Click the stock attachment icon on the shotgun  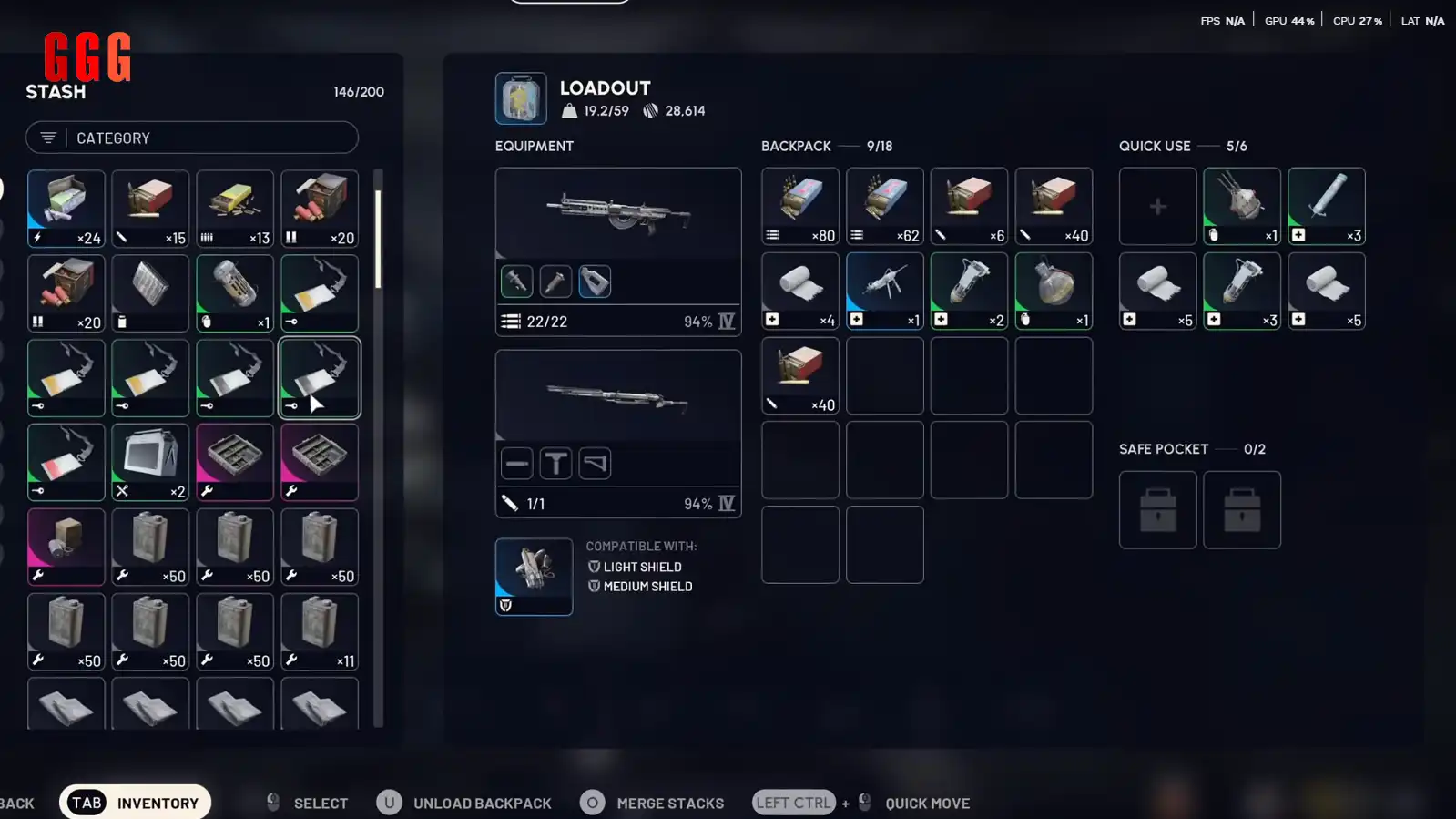click(596, 464)
